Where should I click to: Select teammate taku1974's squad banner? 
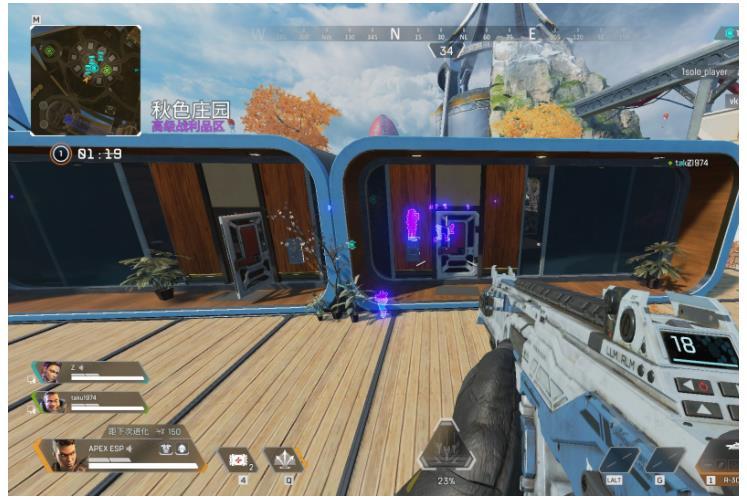pyautogui.click(x=90, y=401)
